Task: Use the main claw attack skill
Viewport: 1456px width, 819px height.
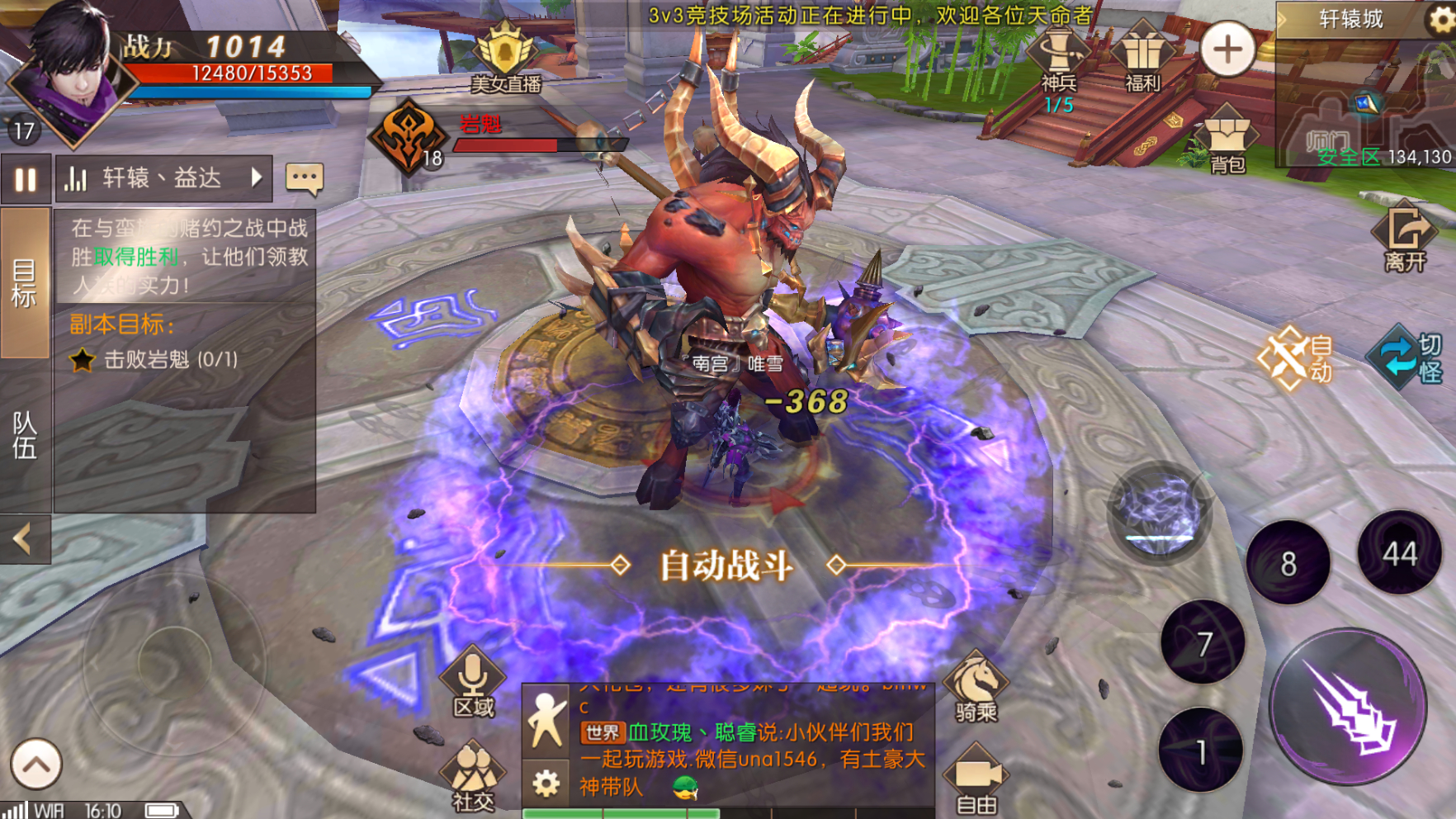Action: click(1350, 706)
